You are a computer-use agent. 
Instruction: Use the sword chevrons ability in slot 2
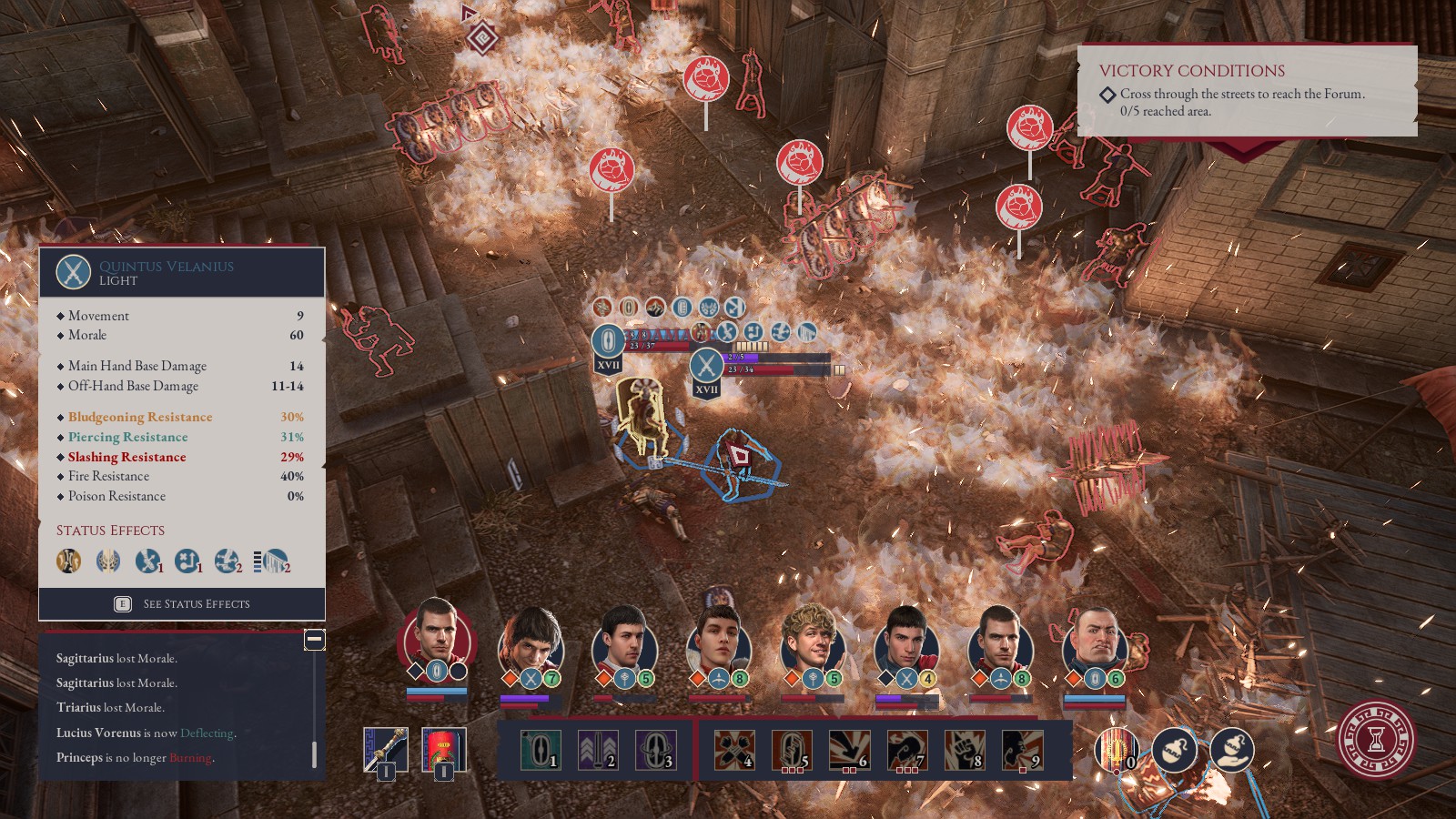pos(598,750)
